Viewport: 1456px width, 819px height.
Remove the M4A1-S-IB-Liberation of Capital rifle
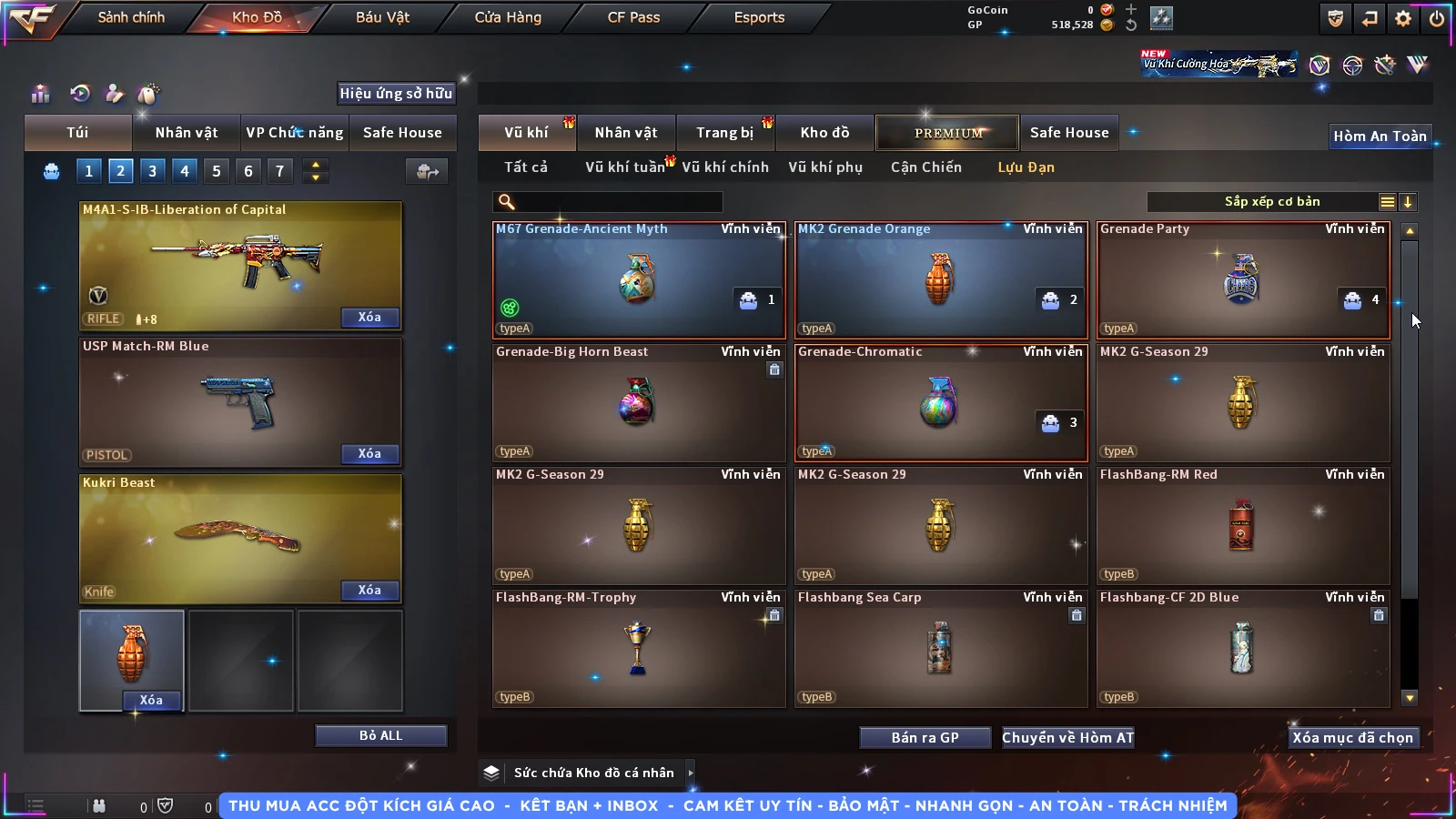point(369,318)
